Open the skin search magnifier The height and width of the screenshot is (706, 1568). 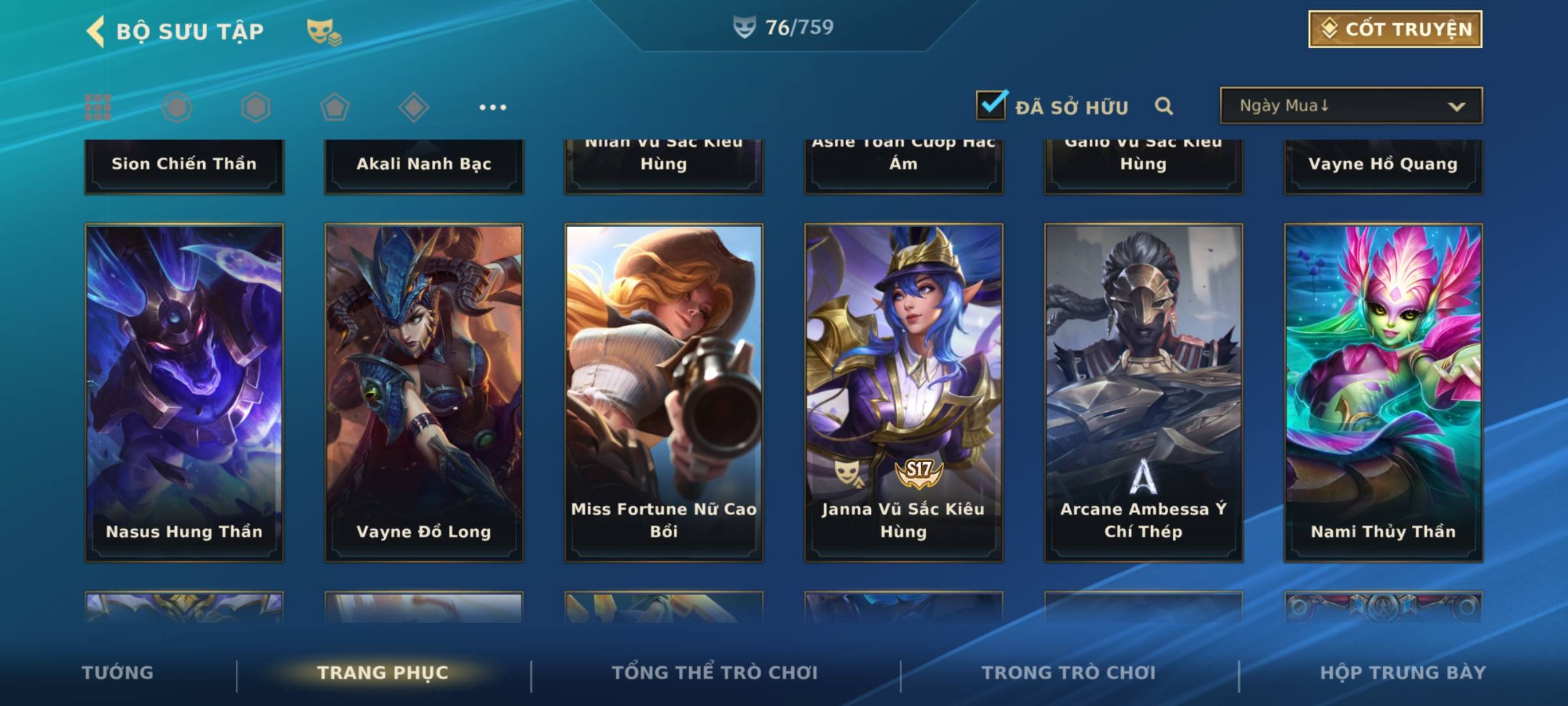(x=1164, y=106)
